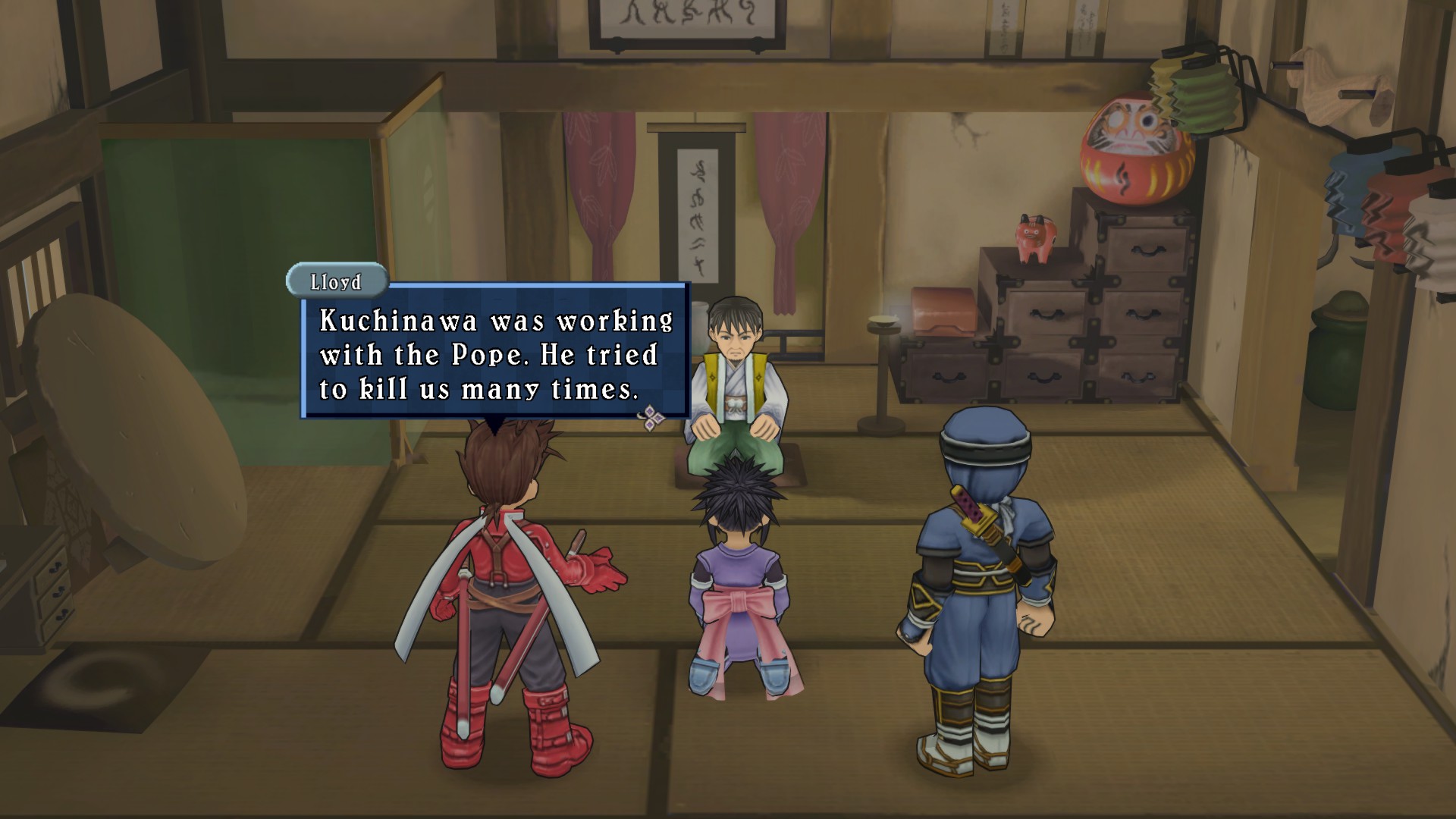Advance Lloyd's dialogue about Kuchinawa

(x=494, y=354)
